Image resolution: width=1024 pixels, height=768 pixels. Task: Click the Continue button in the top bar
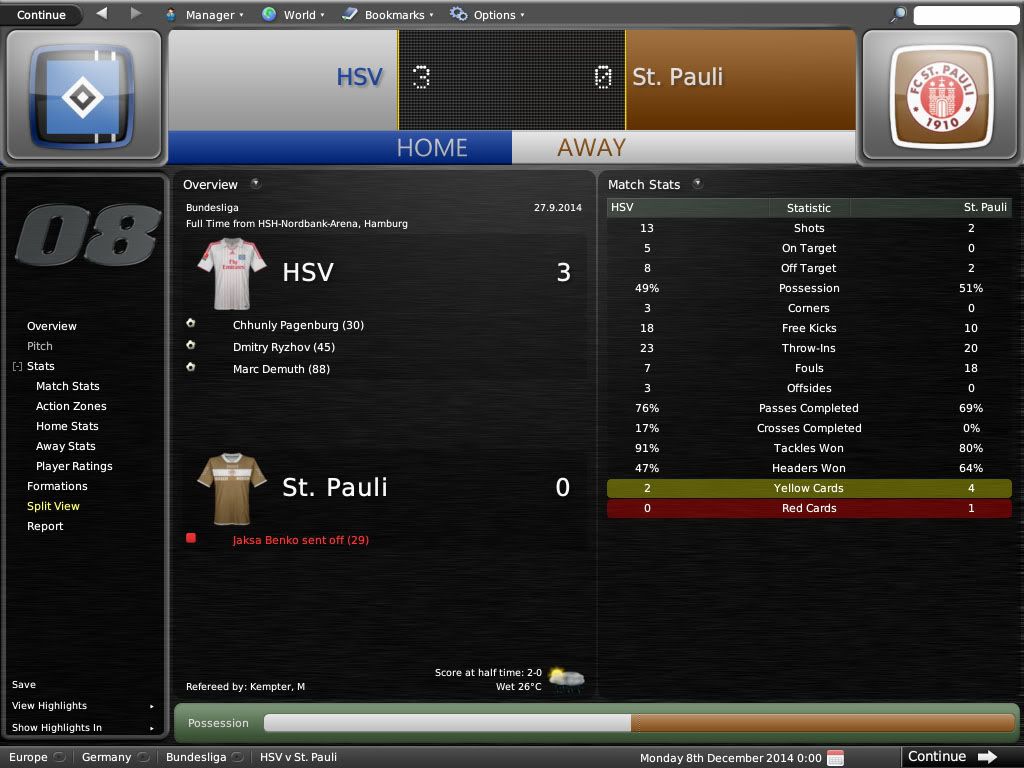tap(42, 15)
